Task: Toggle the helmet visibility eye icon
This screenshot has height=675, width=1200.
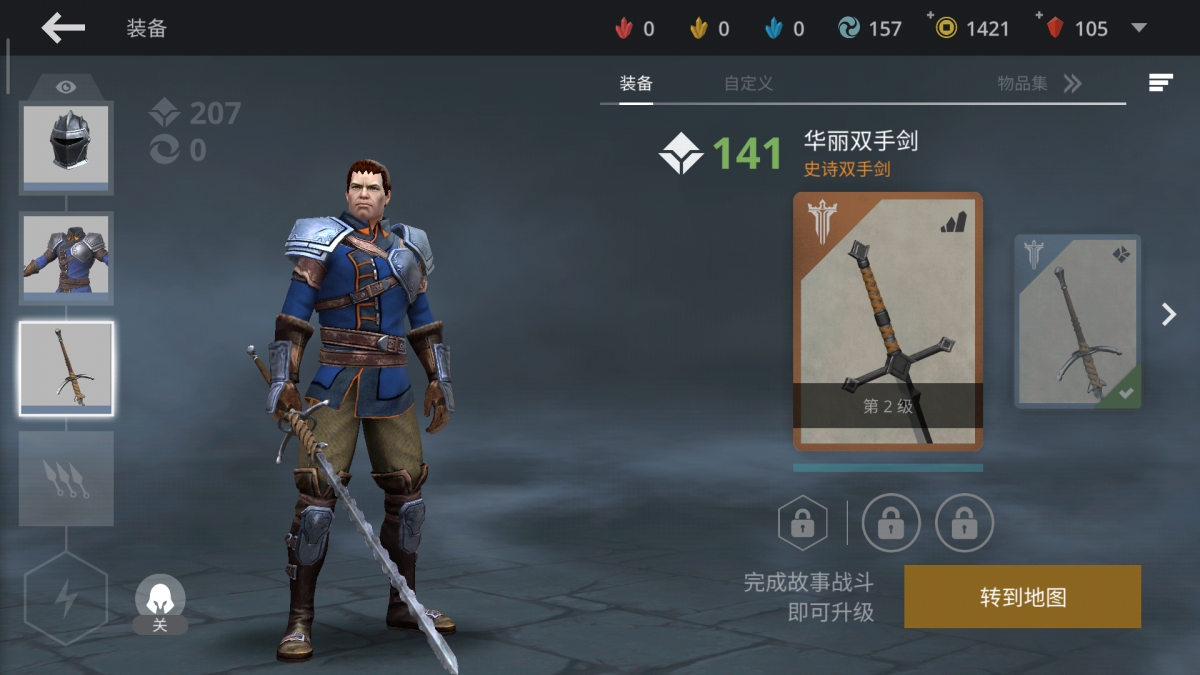Action: [x=66, y=87]
